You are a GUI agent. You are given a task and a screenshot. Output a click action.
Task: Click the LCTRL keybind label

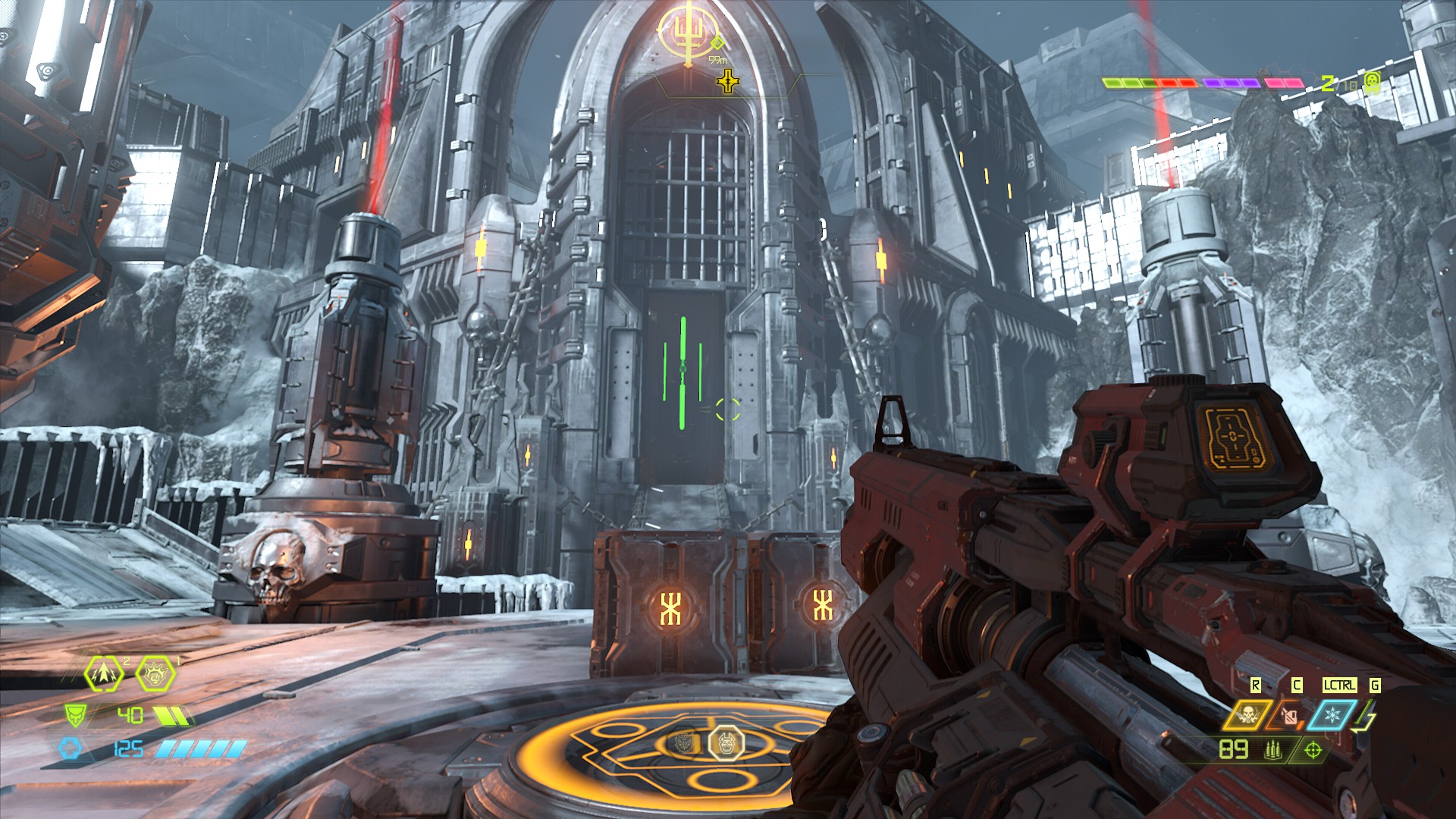(1340, 684)
